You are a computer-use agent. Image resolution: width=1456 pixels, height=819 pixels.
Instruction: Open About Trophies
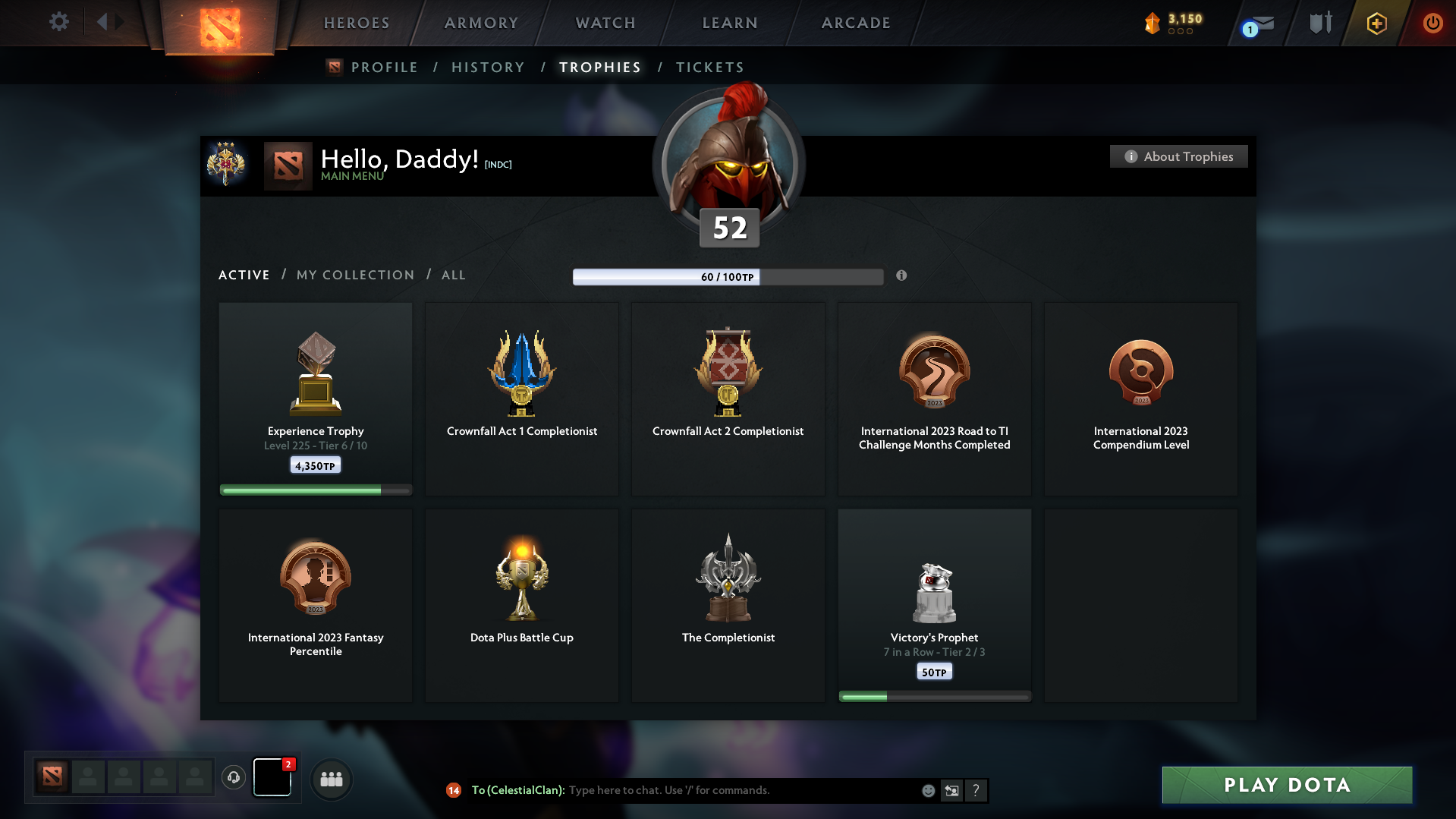point(1178,156)
